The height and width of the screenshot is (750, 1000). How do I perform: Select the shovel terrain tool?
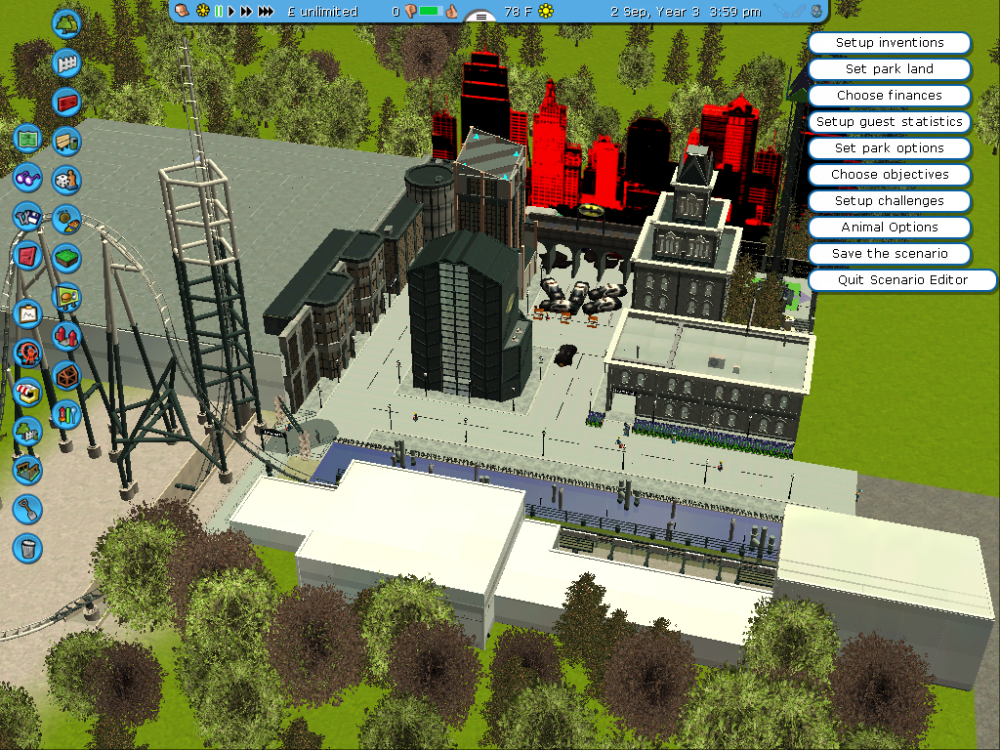click(27, 509)
